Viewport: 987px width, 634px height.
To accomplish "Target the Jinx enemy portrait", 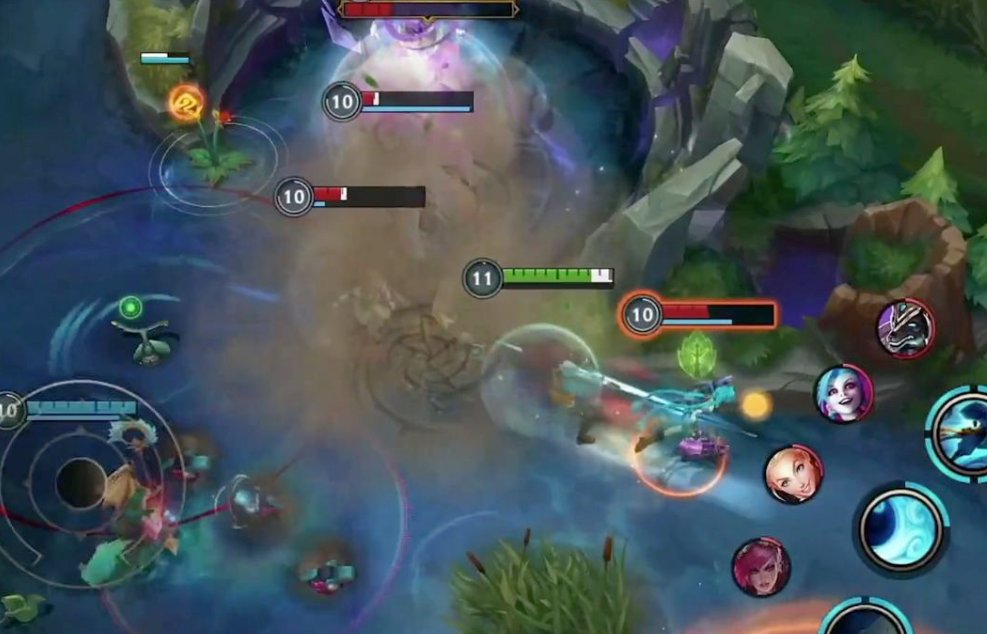I will click(x=844, y=393).
